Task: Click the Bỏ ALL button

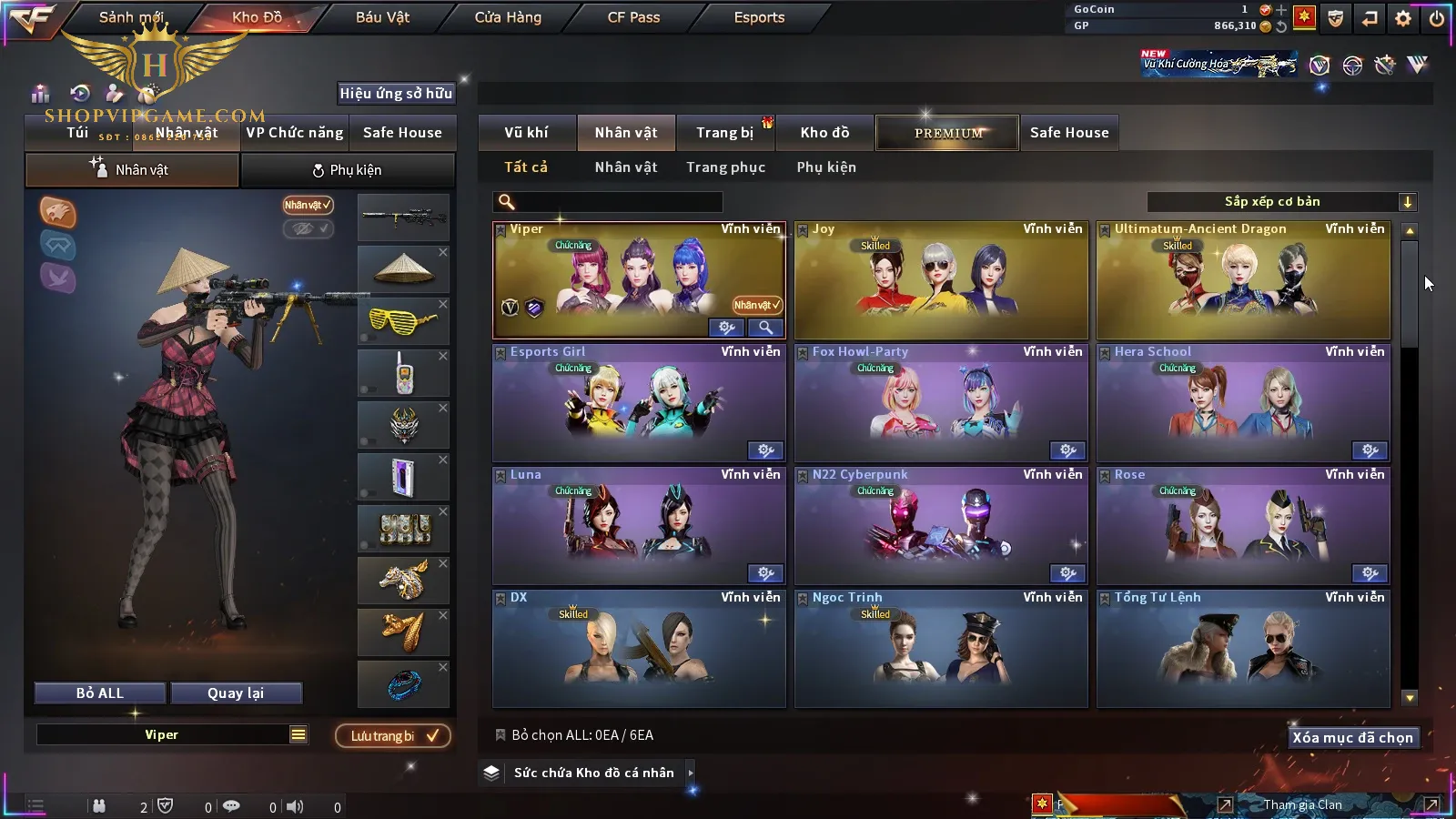Action: tap(100, 693)
